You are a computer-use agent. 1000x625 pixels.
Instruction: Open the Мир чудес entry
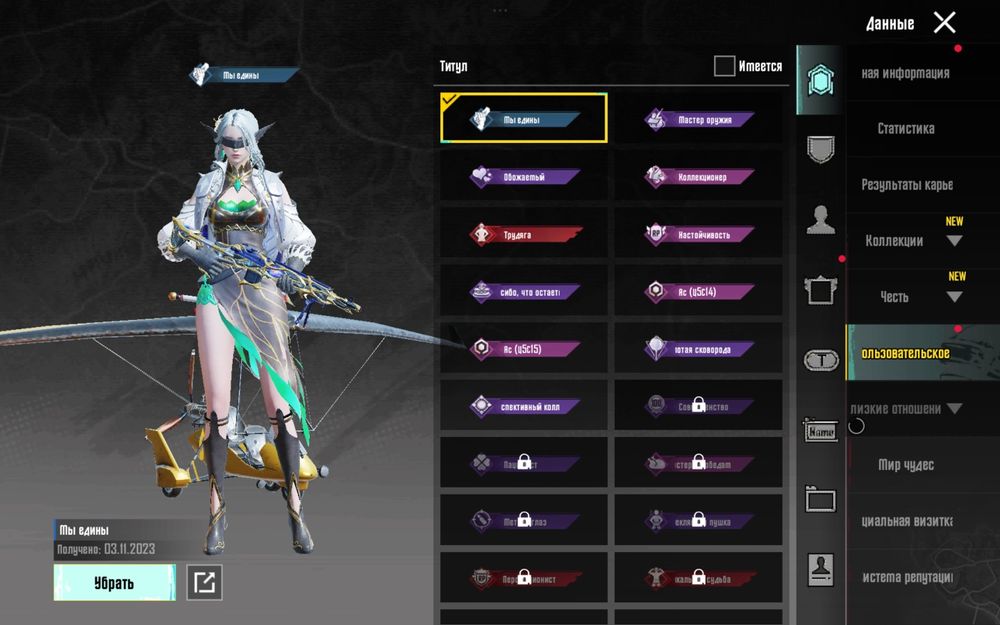click(906, 465)
